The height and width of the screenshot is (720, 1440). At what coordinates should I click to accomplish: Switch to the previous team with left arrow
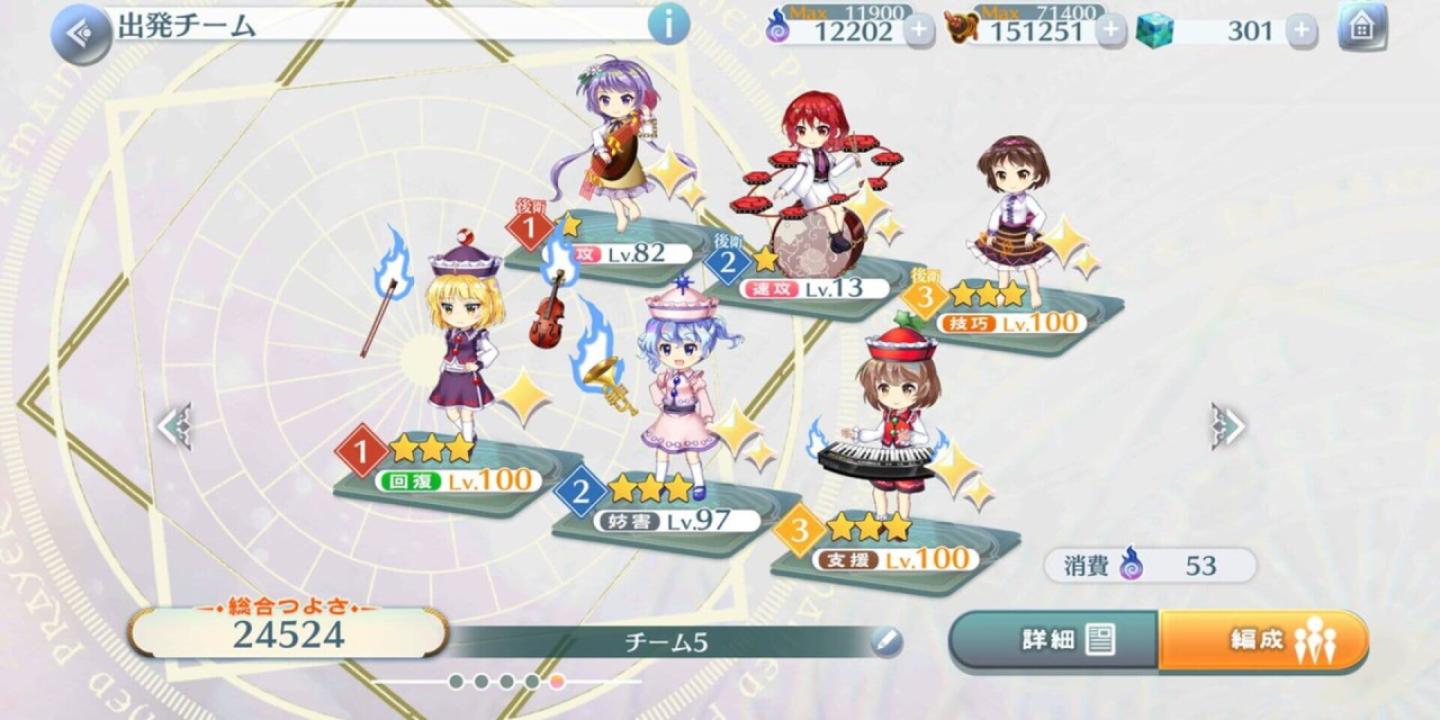[x=174, y=427]
